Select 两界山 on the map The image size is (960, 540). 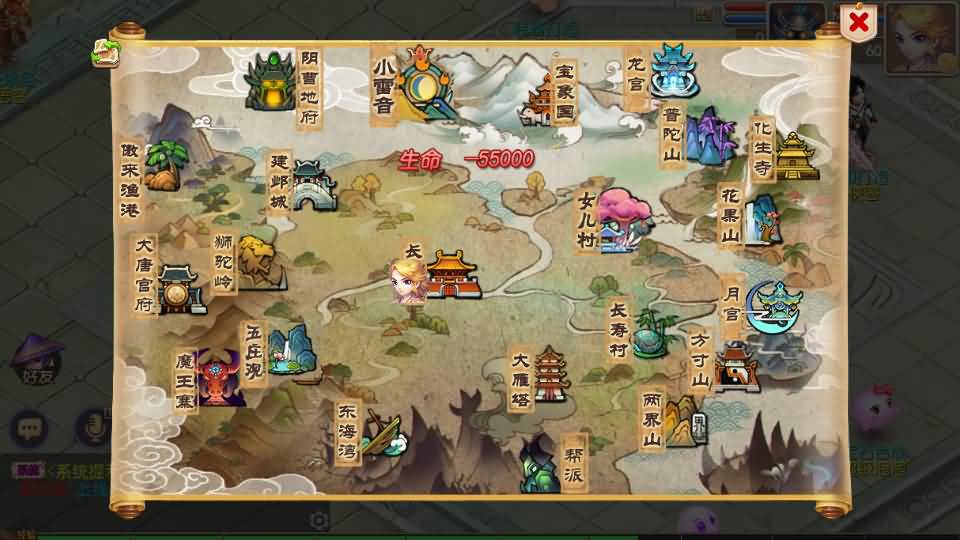682,420
